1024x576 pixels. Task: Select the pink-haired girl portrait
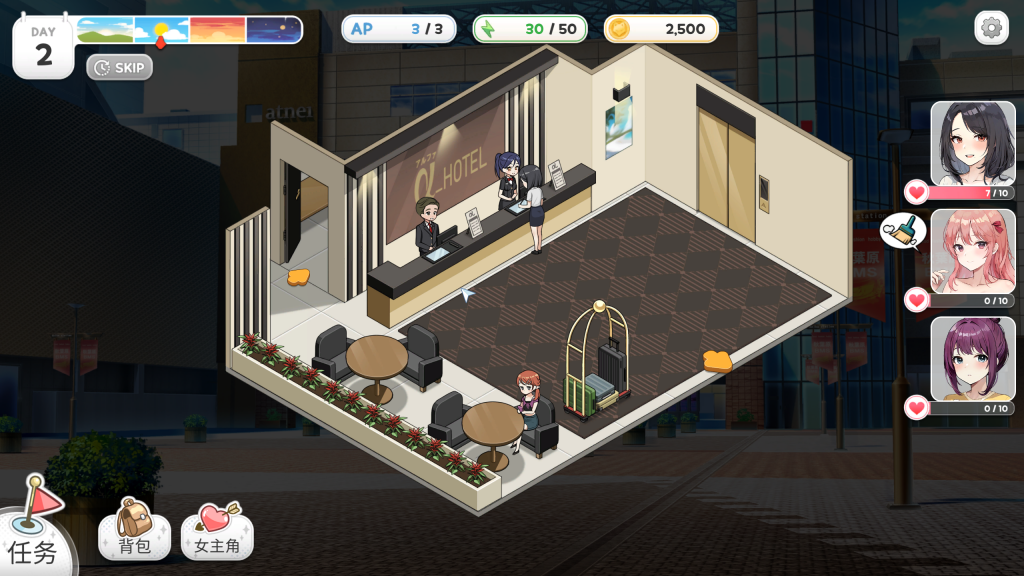click(x=972, y=252)
